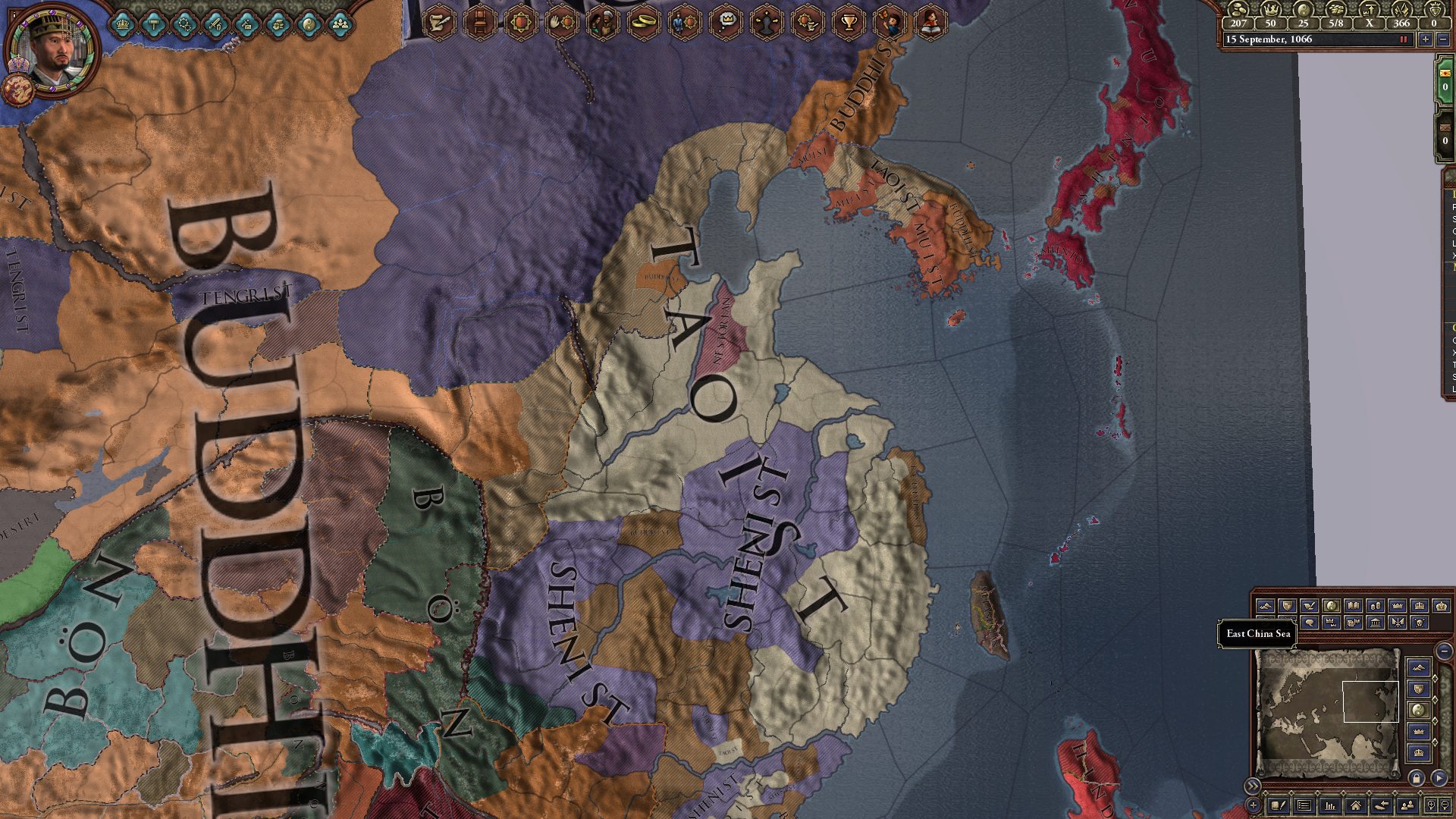Open the Intrigue plots screen icon
The image size is (1456, 819).
[245, 25]
